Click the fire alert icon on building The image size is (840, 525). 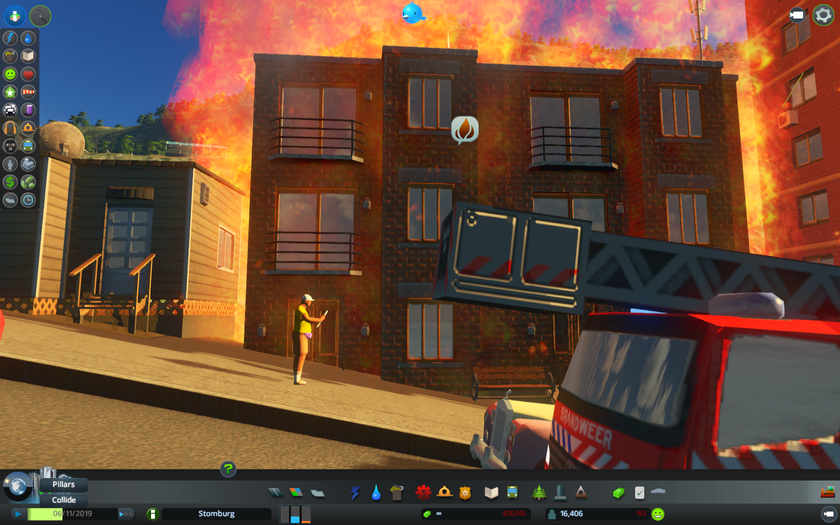tap(464, 129)
